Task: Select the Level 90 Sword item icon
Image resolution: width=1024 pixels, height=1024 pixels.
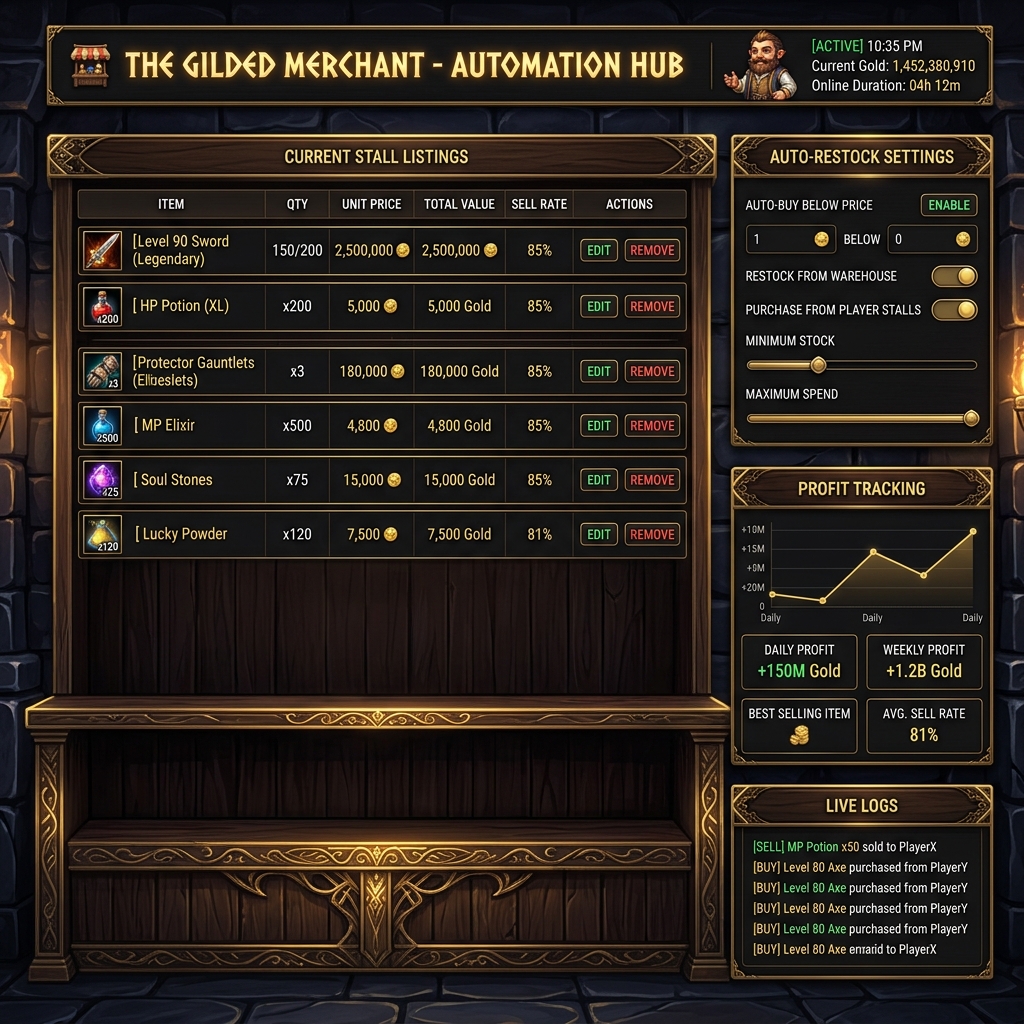Action: (102, 251)
